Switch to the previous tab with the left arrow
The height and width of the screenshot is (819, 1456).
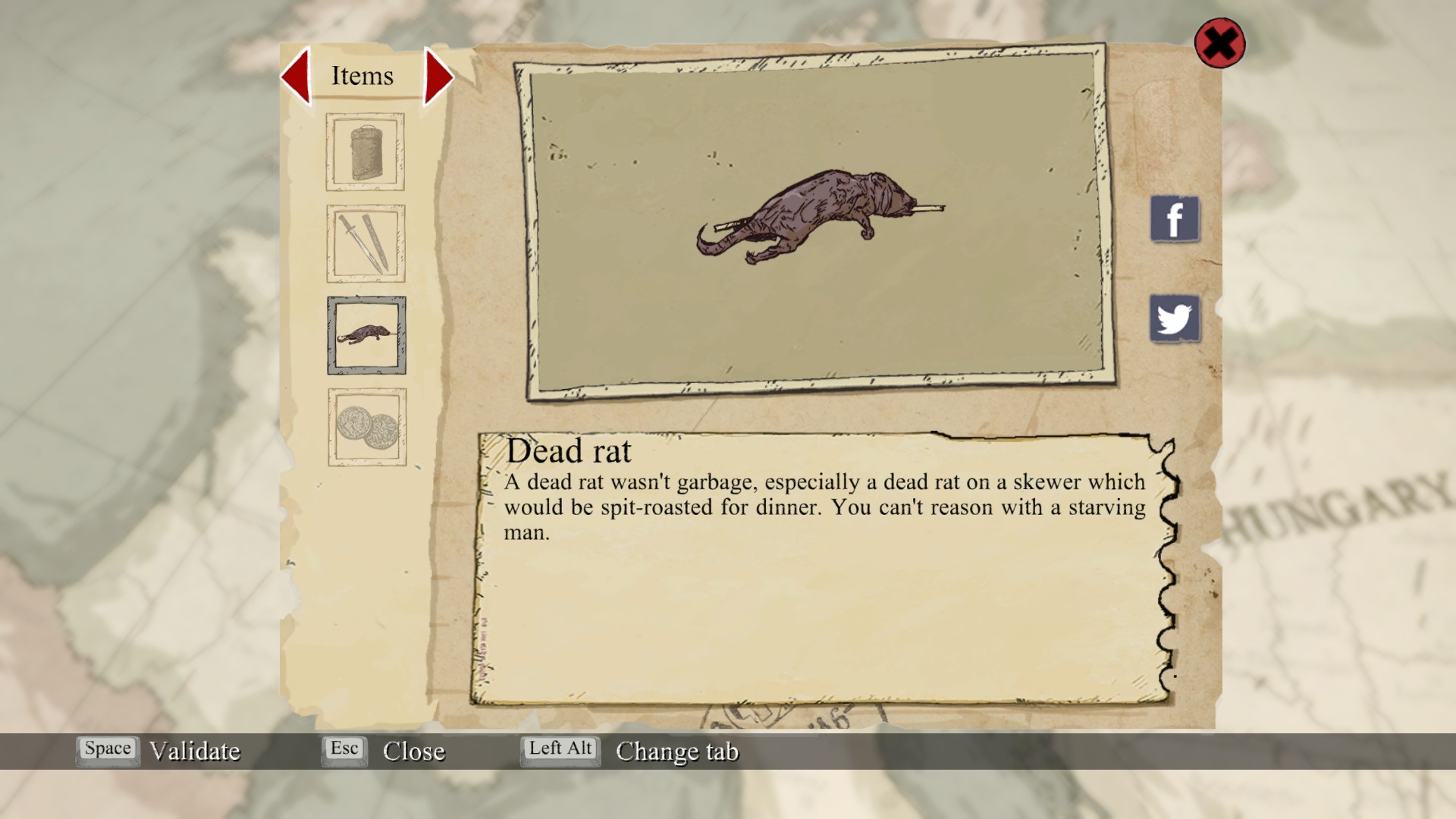pyautogui.click(x=297, y=76)
